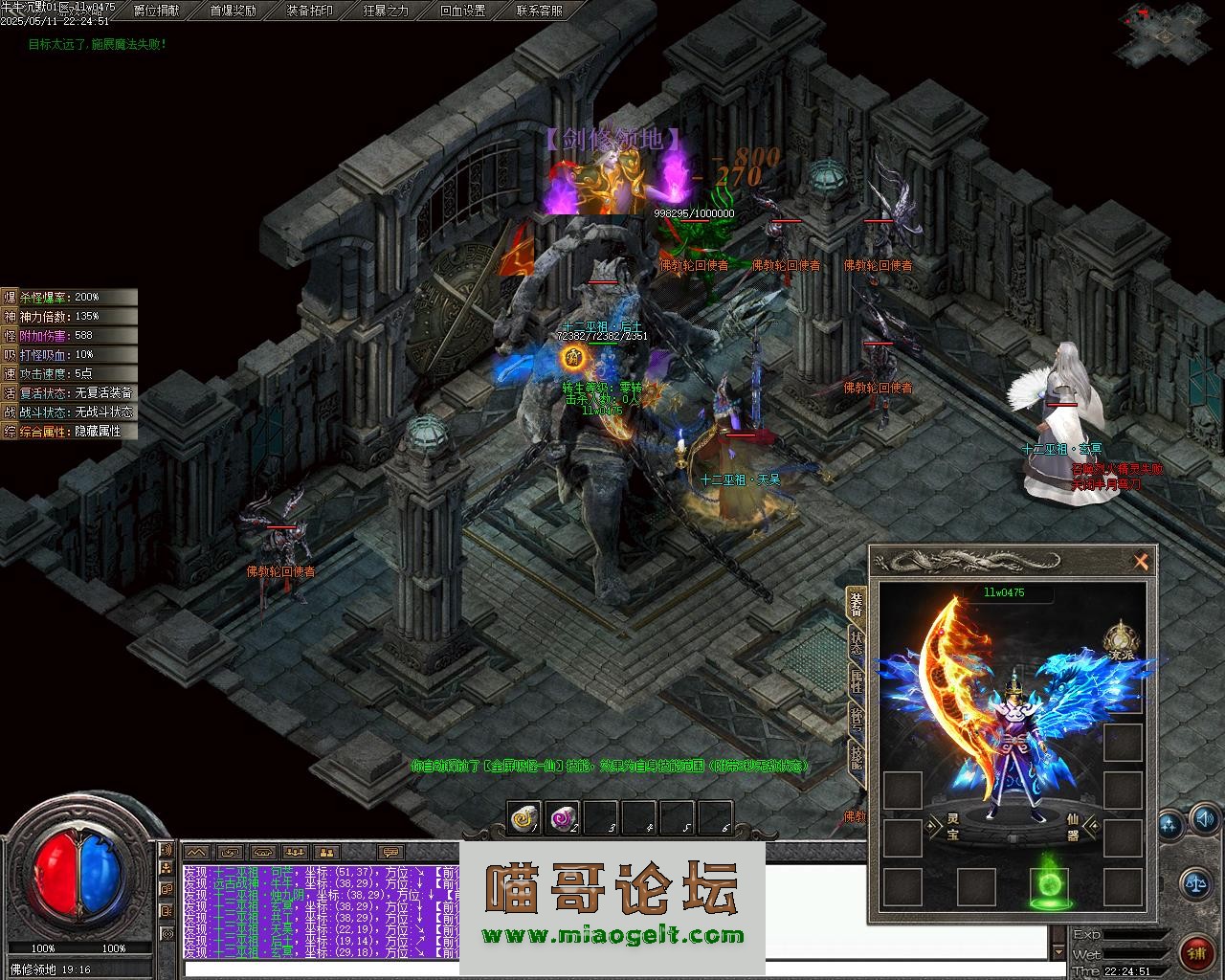Open the 爵位捐献 menu

click(x=156, y=11)
